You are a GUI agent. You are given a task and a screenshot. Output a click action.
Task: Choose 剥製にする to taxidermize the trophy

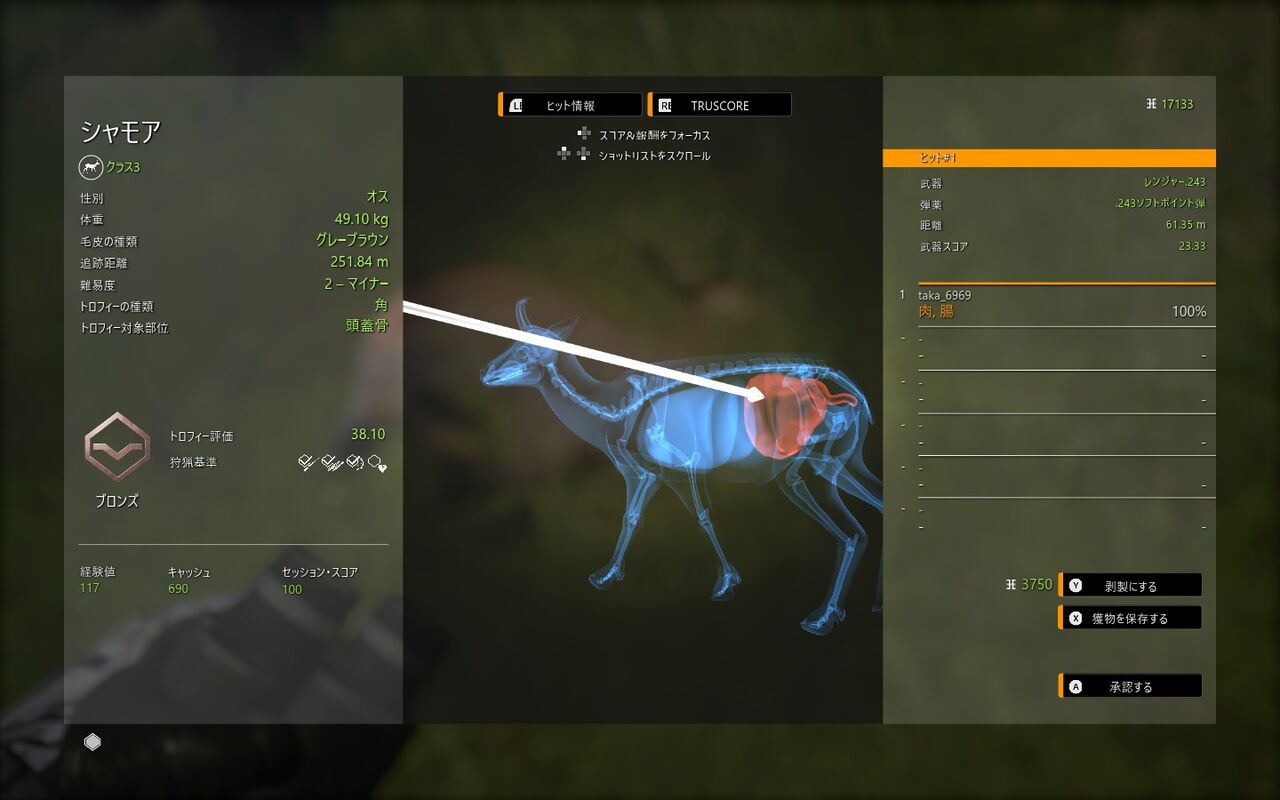tap(1130, 585)
